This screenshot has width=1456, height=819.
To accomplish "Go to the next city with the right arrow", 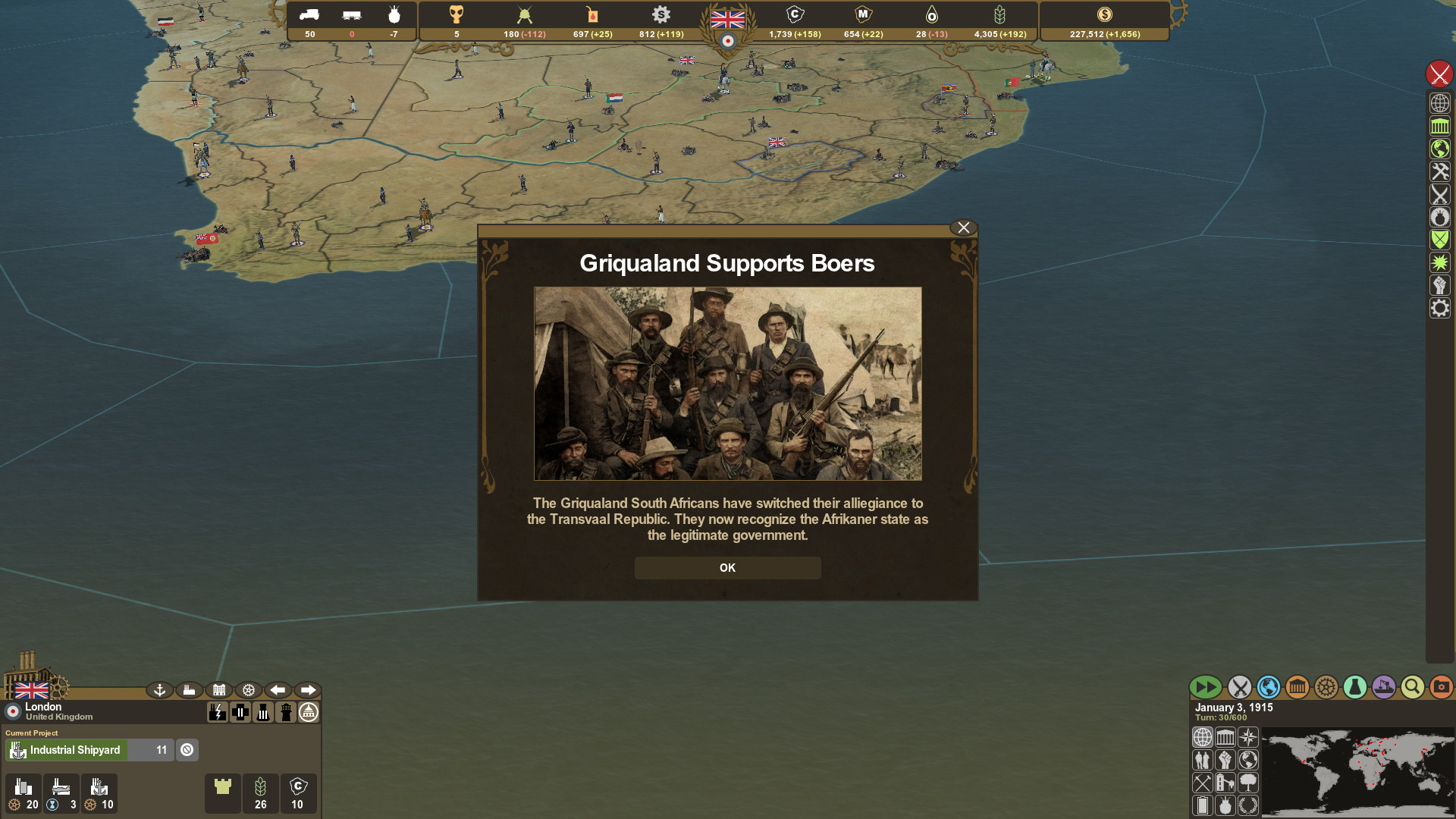I will click(x=308, y=690).
